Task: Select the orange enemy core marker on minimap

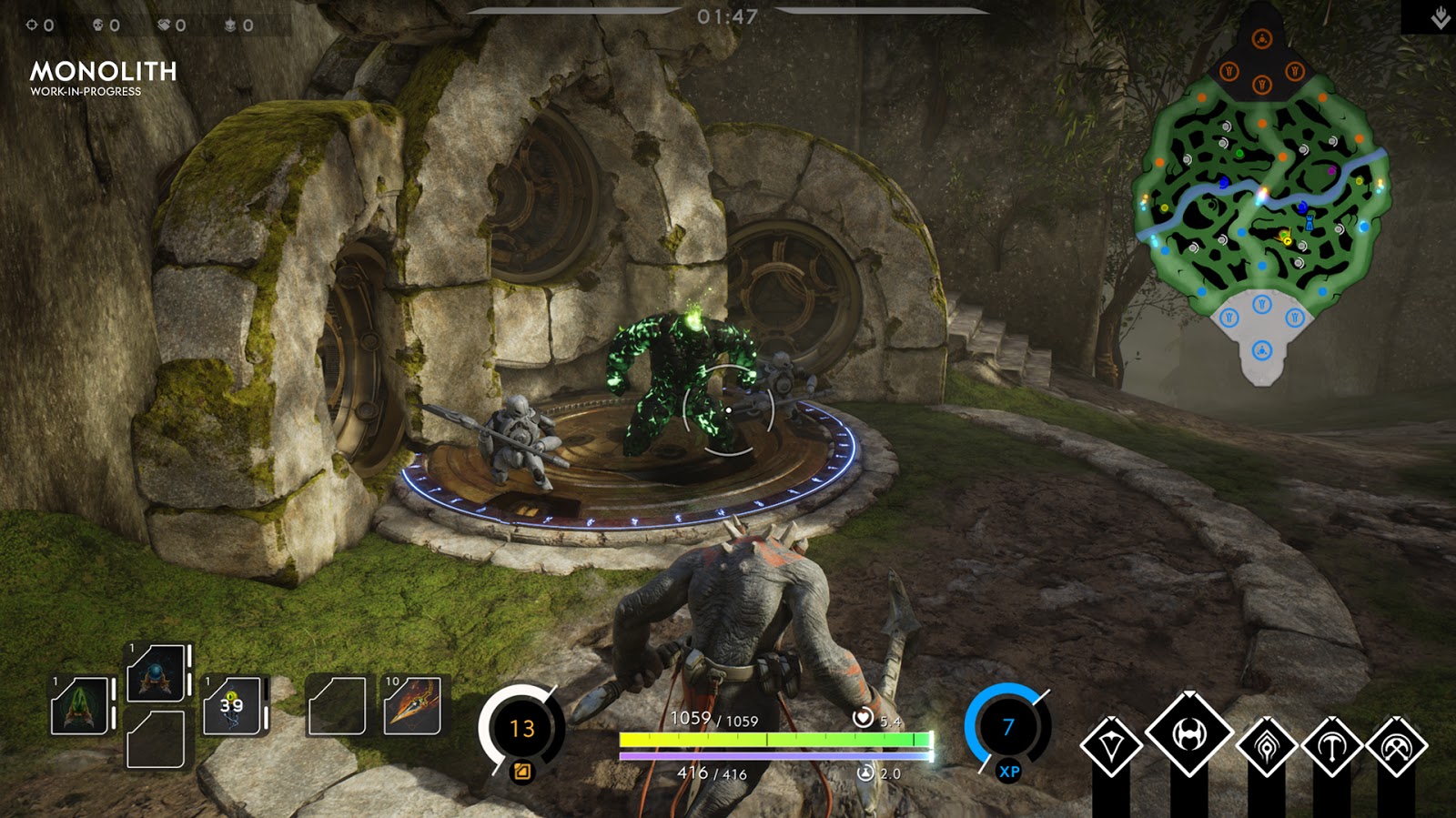Action: pos(1261,39)
